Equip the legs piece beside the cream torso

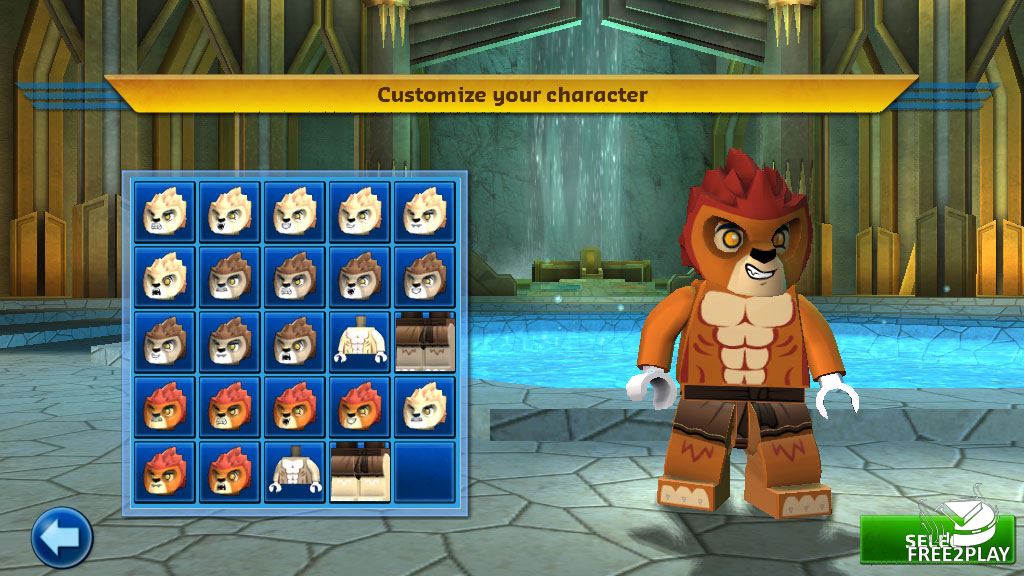pos(424,342)
